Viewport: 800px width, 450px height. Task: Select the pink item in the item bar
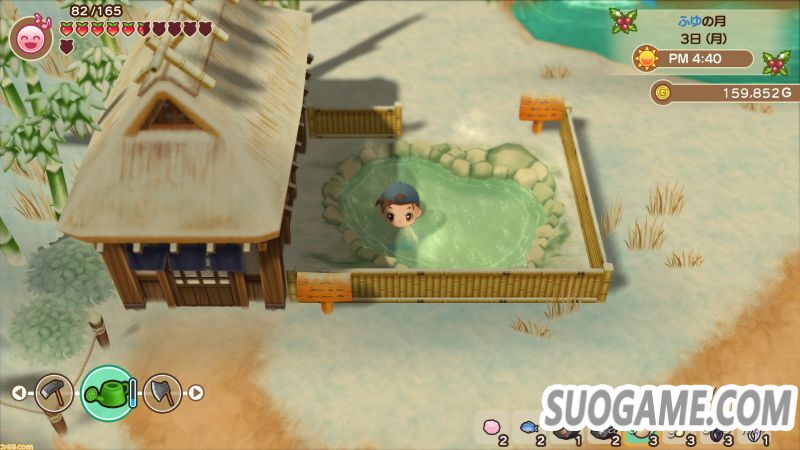pyautogui.click(x=490, y=427)
